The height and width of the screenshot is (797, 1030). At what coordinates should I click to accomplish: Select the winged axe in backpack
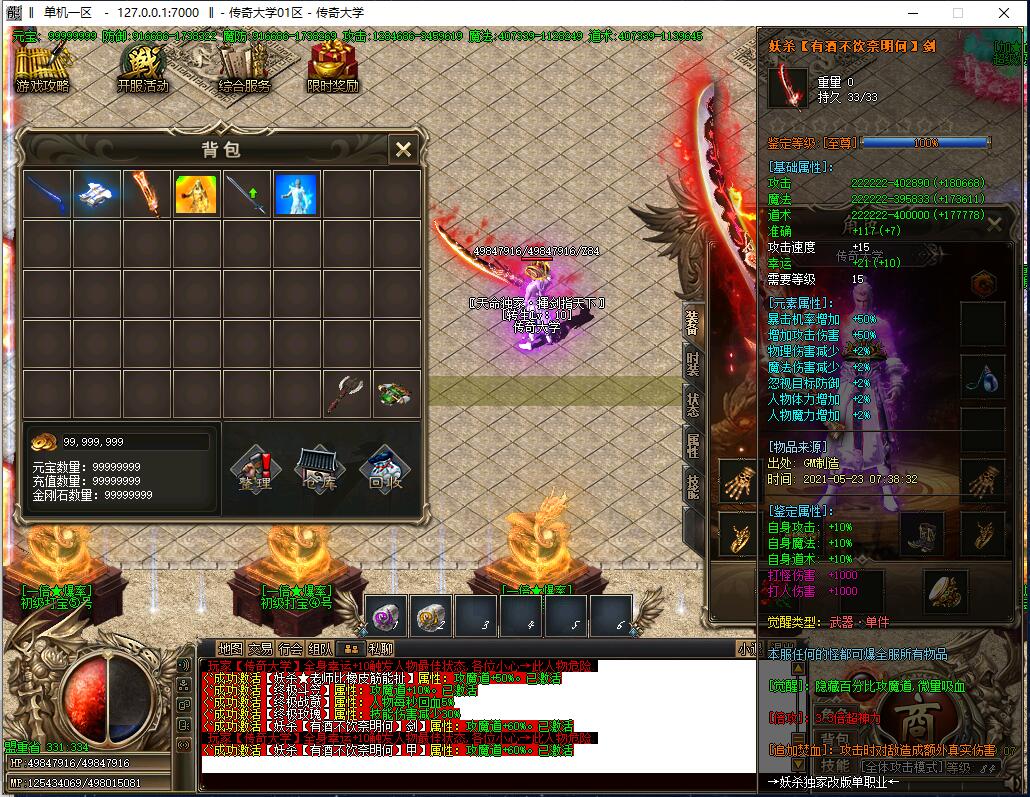[x=346, y=393]
